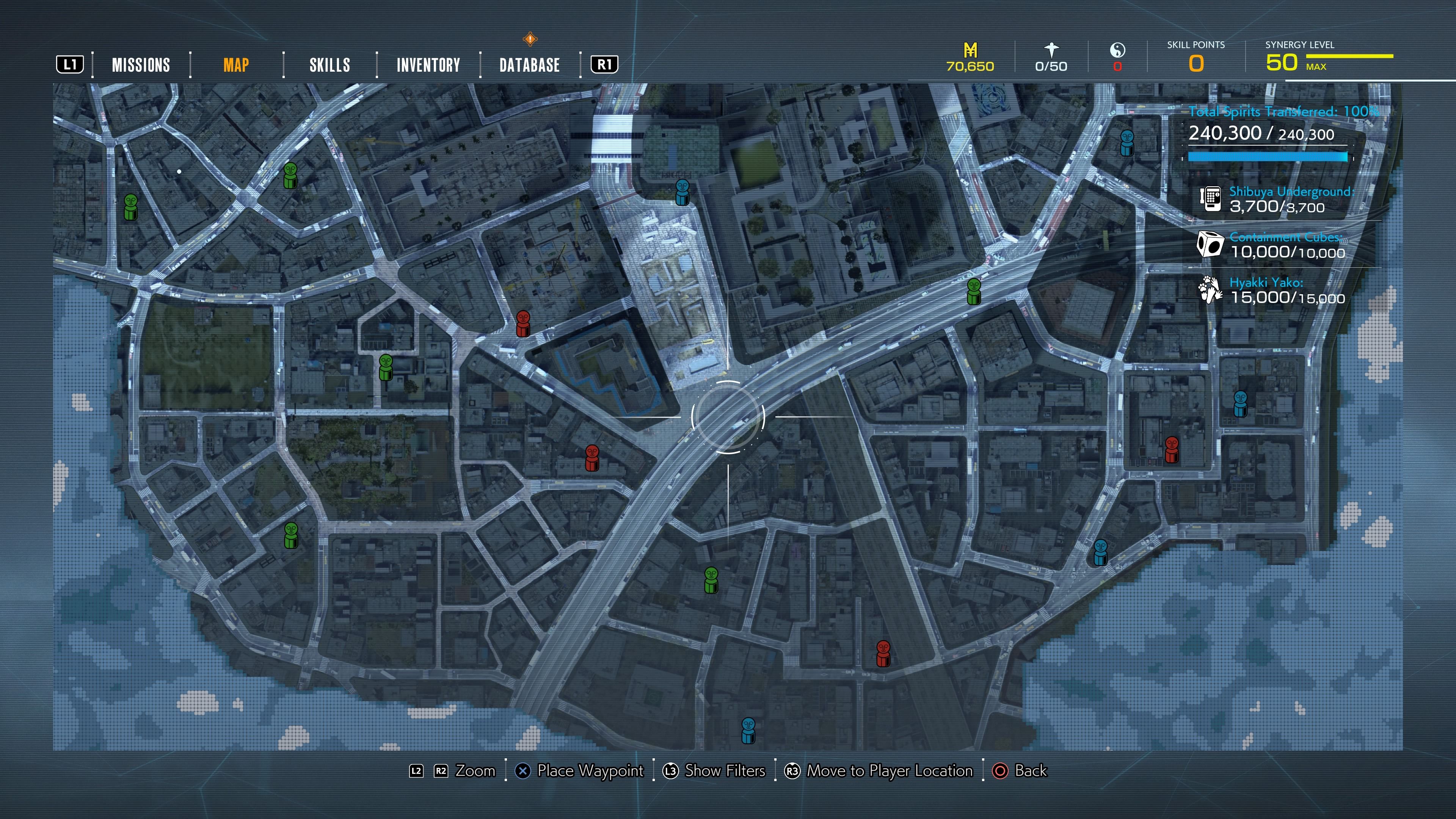The height and width of the screenshot is (819, 1456).
Task: Select the Map tab
Action: 236,65
